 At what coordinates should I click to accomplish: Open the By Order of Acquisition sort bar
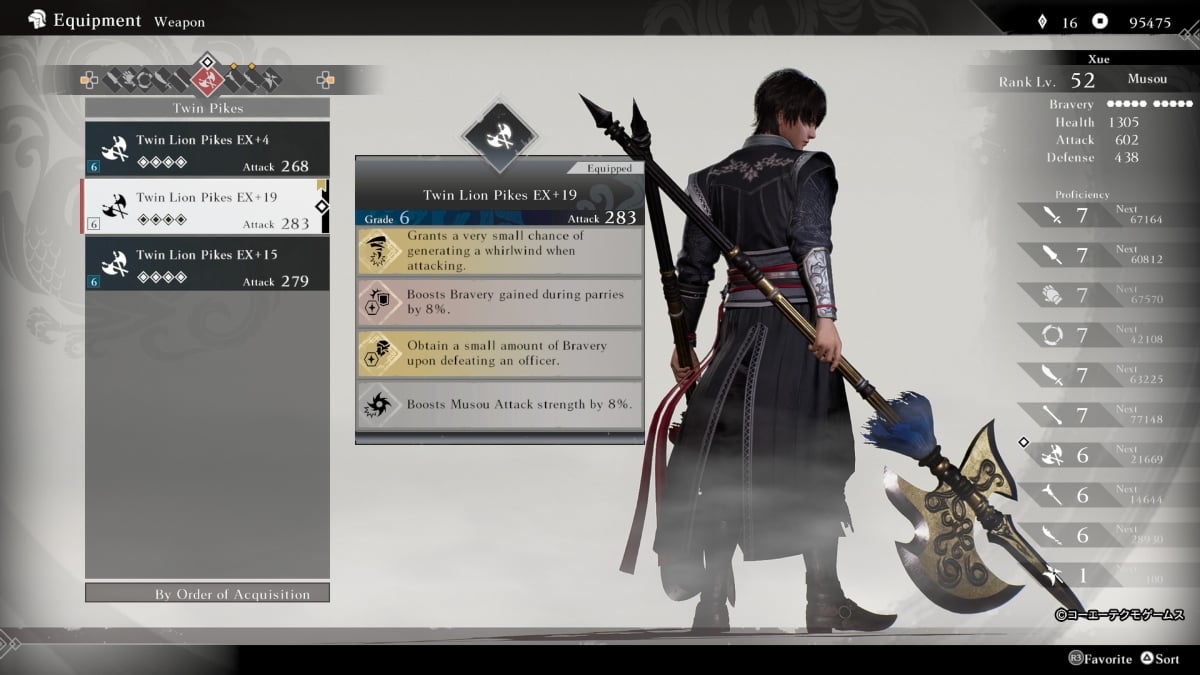[x=207, y=594]
